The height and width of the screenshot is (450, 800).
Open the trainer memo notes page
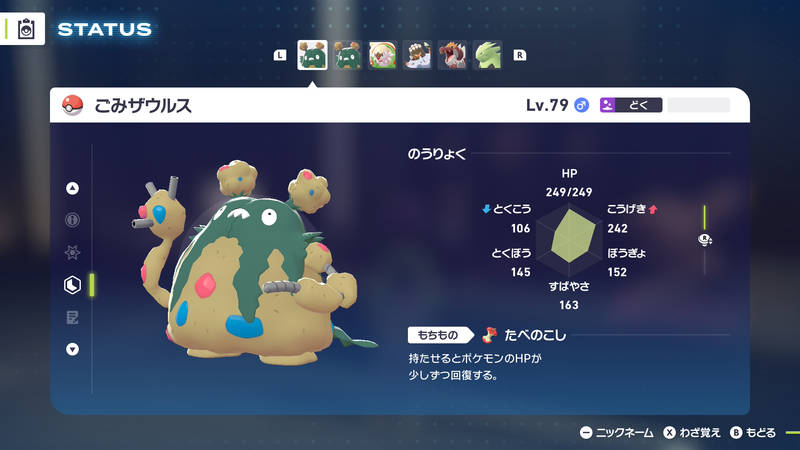point(72,317)
